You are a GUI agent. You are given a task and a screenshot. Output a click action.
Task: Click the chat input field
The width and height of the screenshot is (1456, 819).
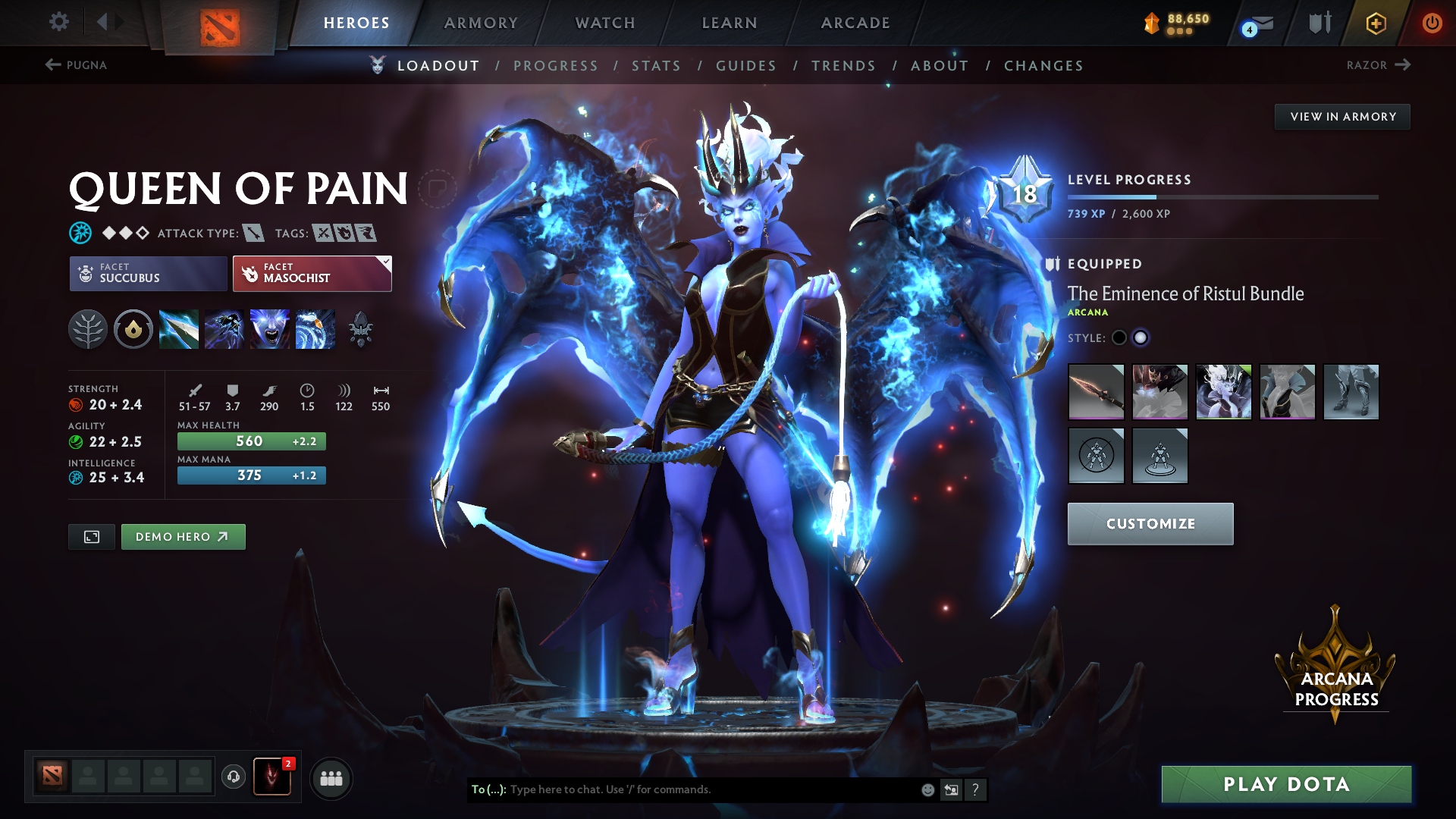(x=682, y=789)
